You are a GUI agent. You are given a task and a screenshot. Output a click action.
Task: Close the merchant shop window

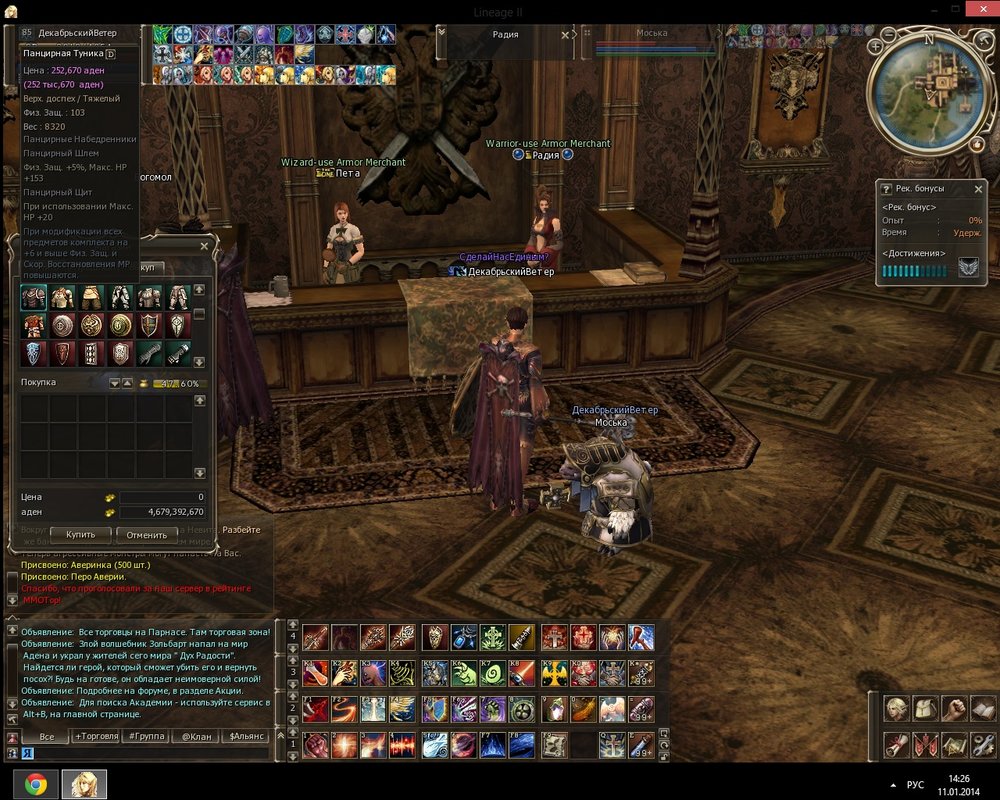click(x=205, y=245)
